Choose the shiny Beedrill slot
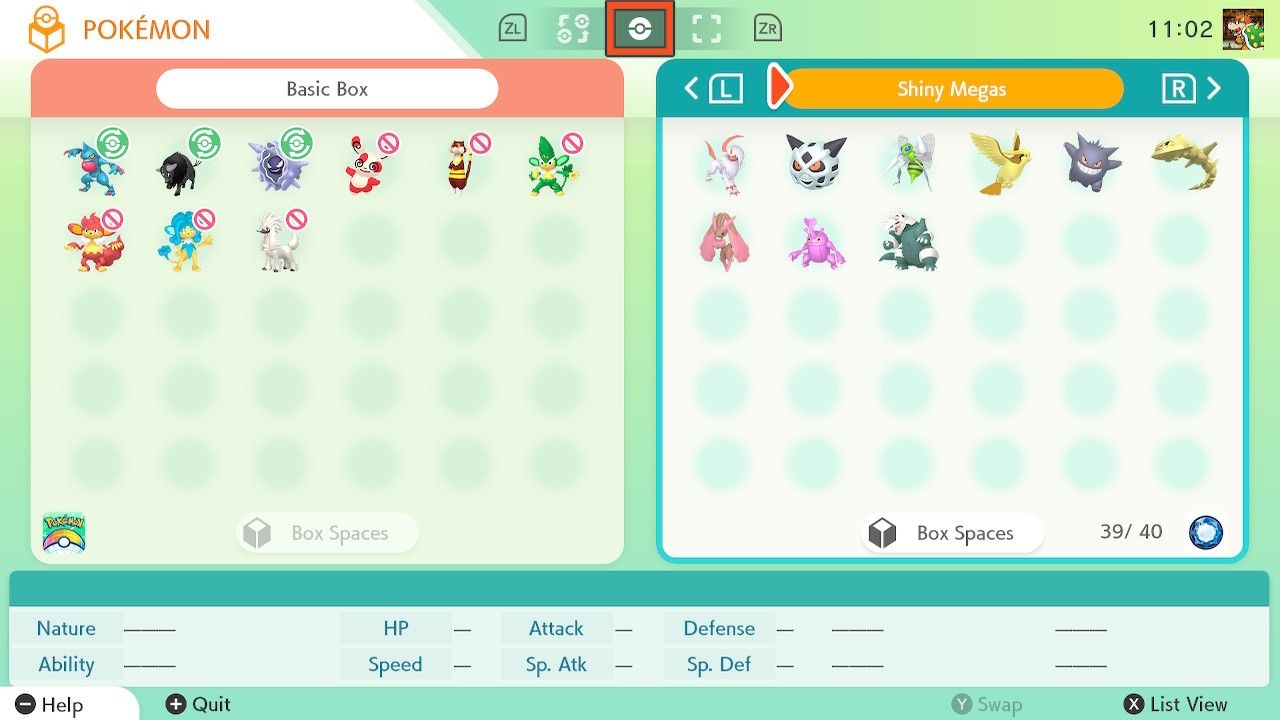This screenshot has height=720, width=1280. coord(908,161)
